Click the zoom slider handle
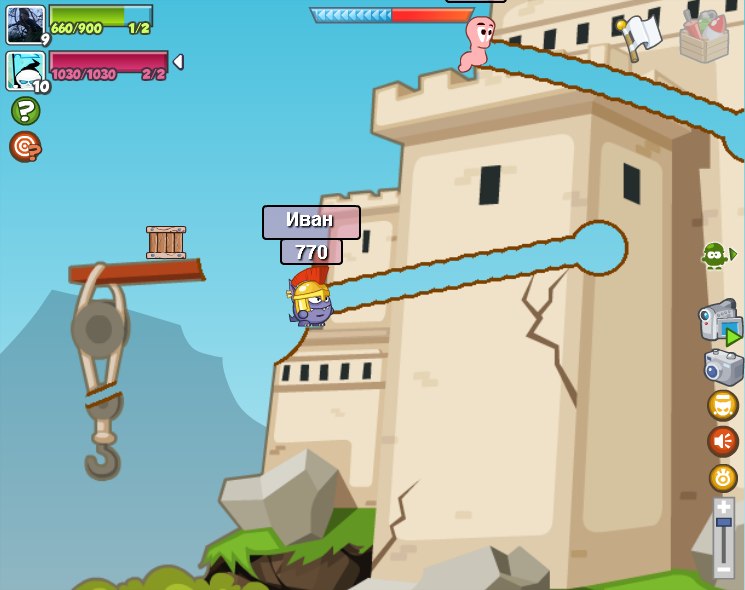The height and width of the screenshot is (590, 745). (x=723, y=523)
